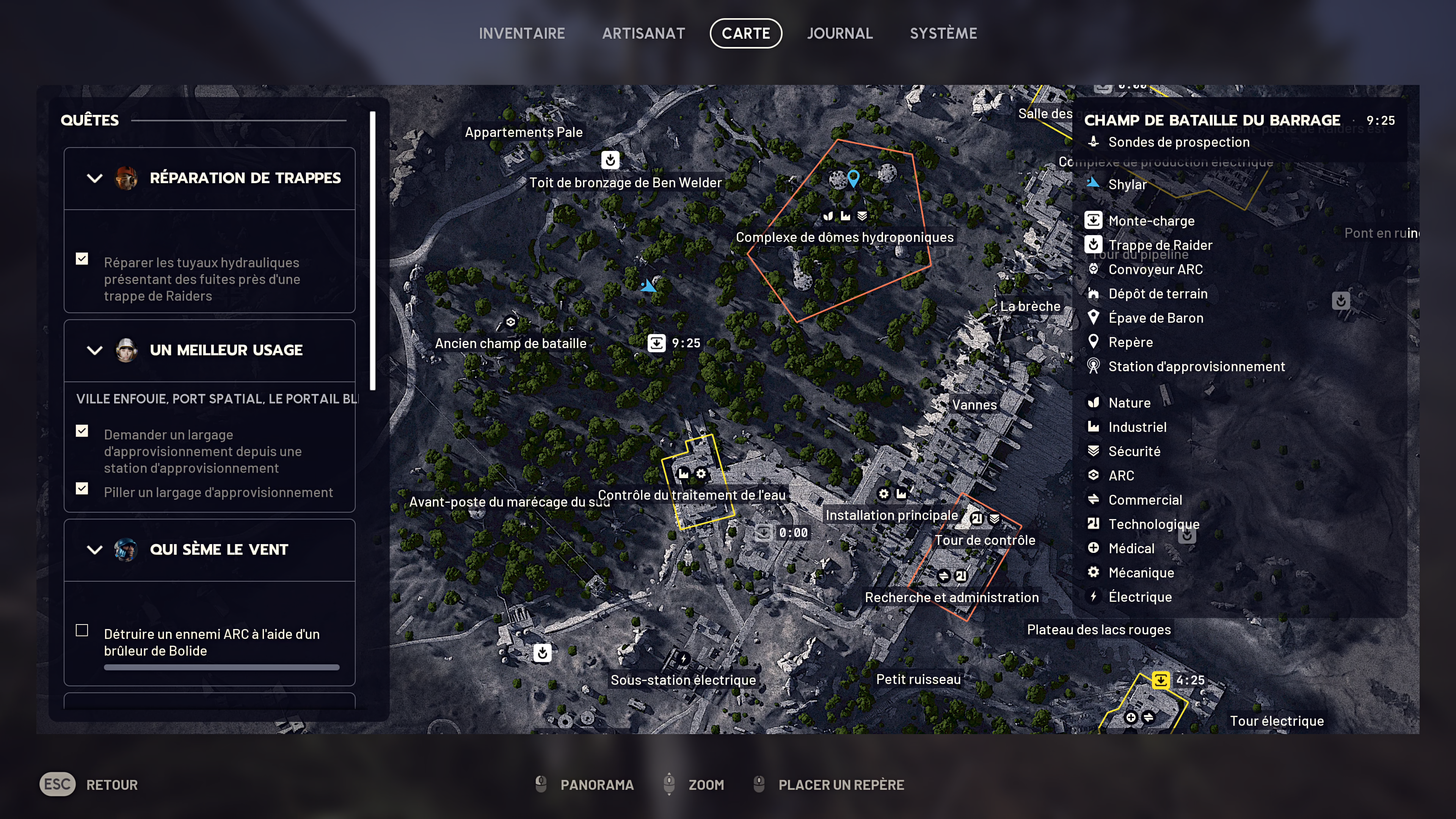Select the Carte tab
This screenshot has height=819, width=1456.
click(745, 33)
